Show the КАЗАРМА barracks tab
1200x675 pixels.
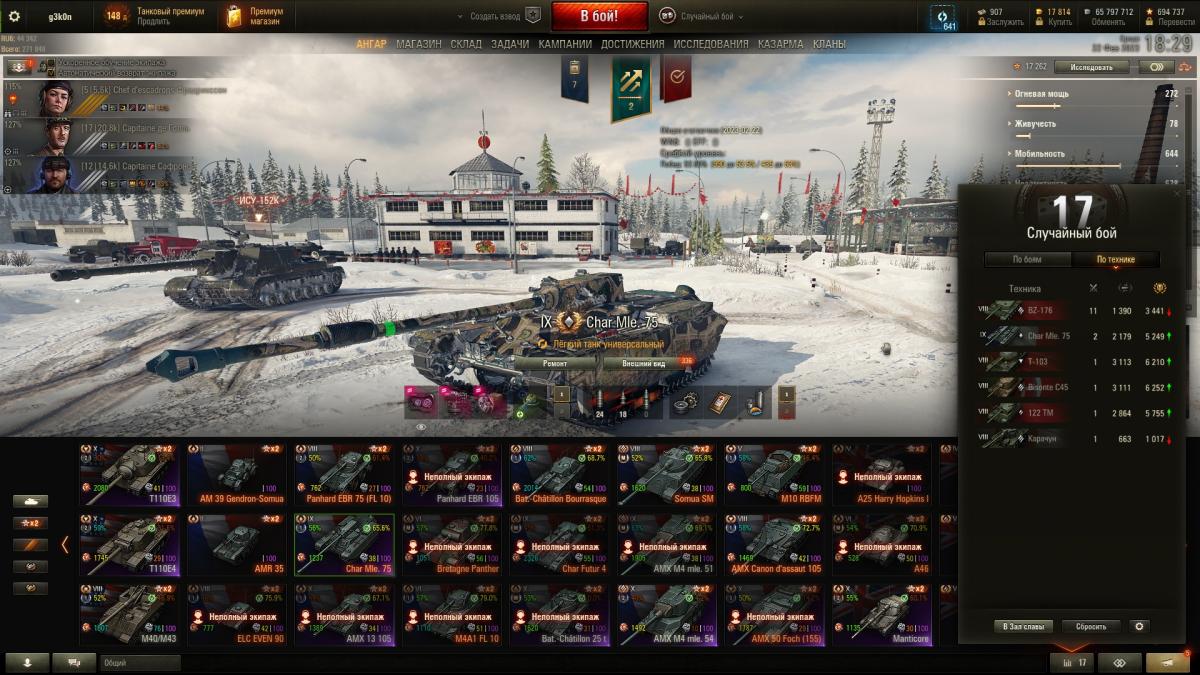[x=780, y=44]
